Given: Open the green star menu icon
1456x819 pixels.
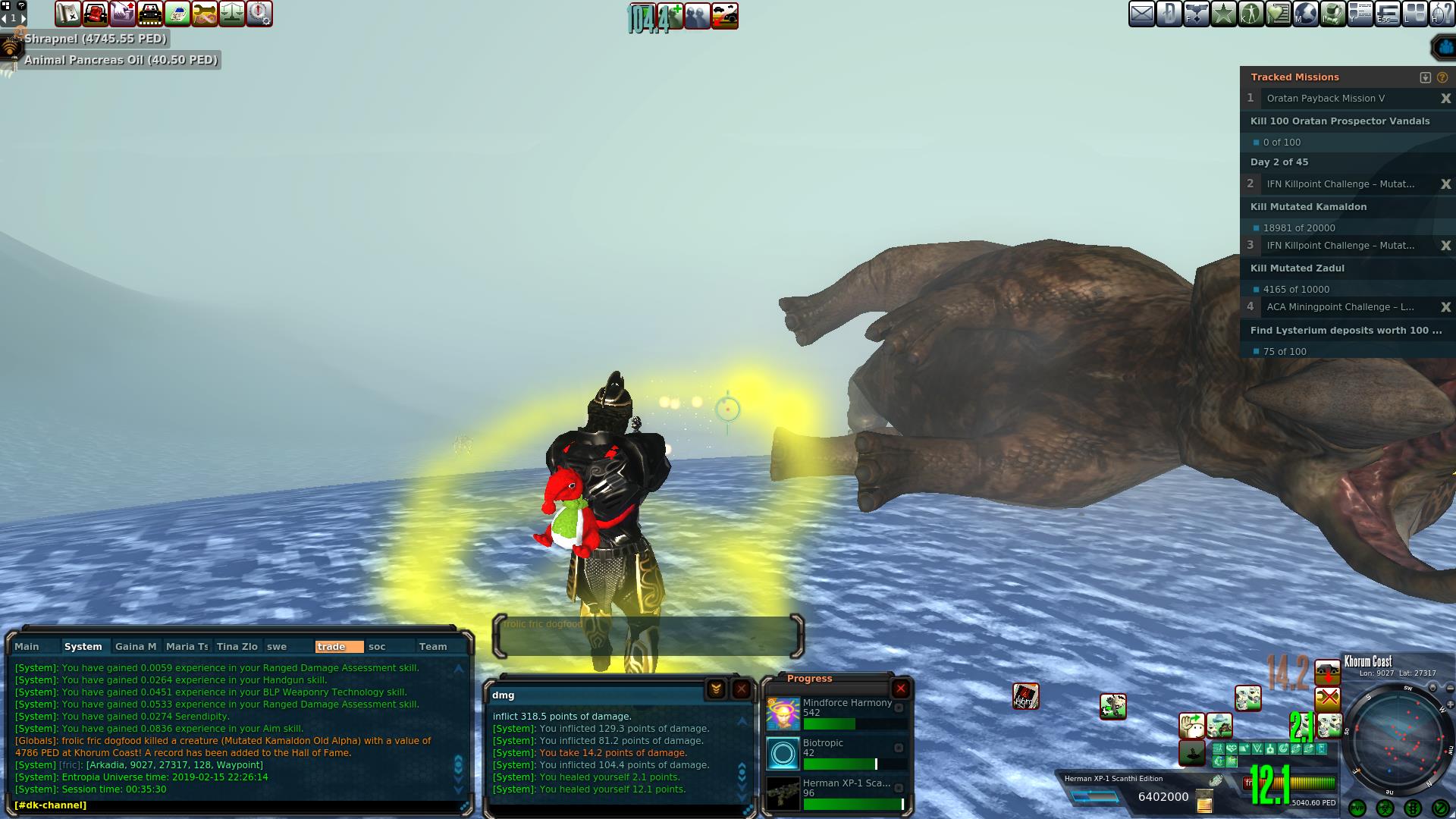Looking at the screenshot, I should pos(1223,14).
